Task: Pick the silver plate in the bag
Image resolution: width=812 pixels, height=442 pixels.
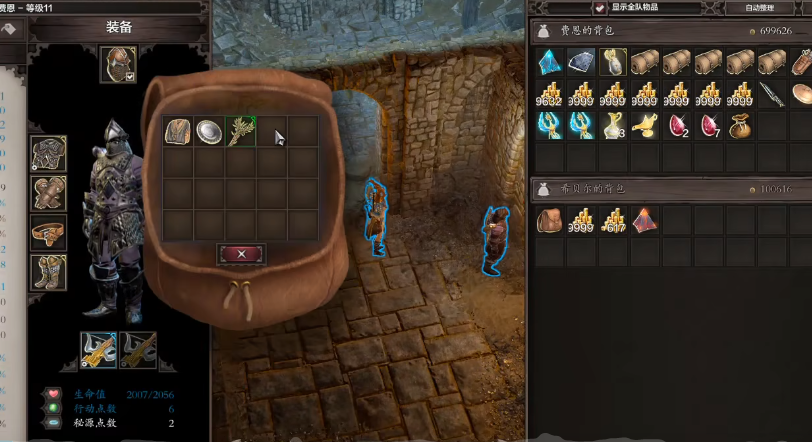Action: [x=209, y=132]
